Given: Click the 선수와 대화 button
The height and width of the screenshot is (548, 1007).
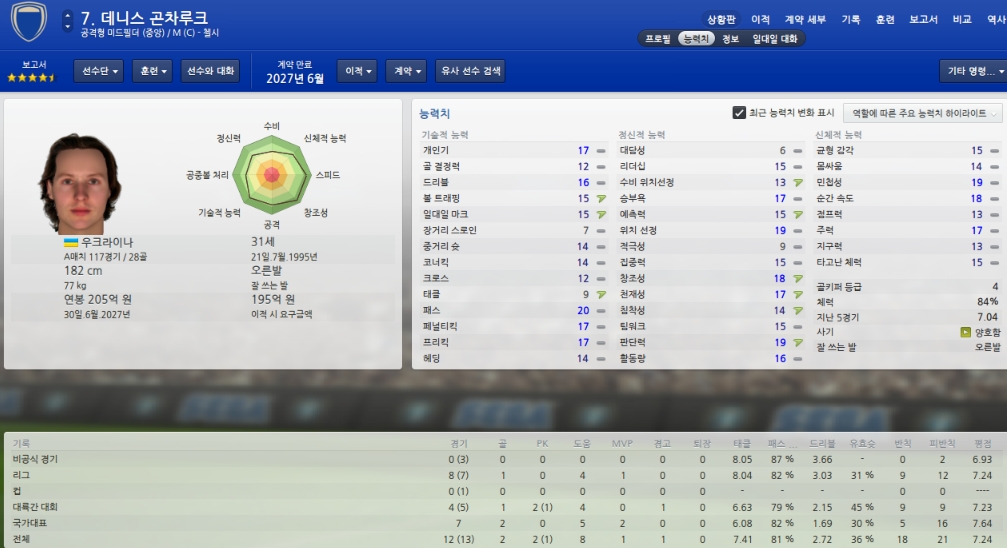Looking at the screenshot, I should (211, 71).
